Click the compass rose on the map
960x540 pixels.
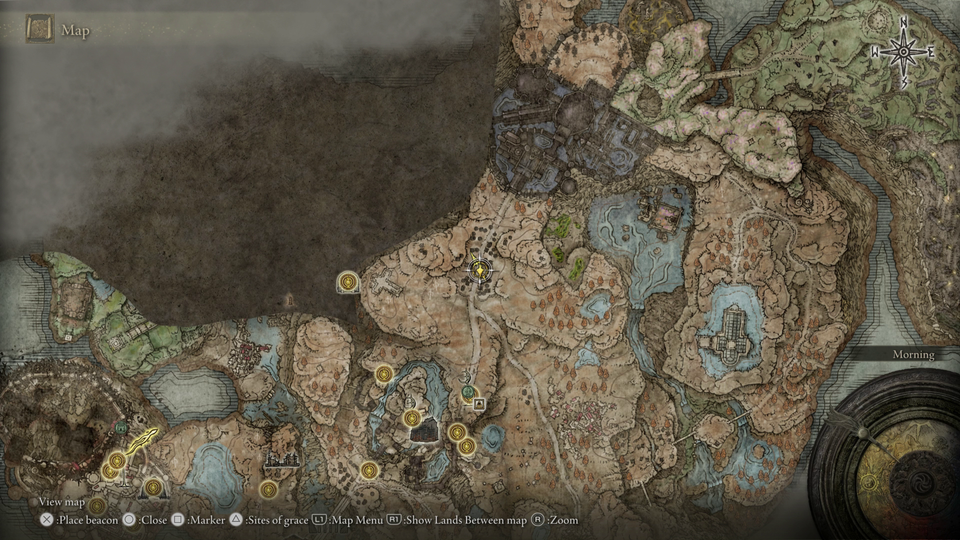(x=903, y=49)
